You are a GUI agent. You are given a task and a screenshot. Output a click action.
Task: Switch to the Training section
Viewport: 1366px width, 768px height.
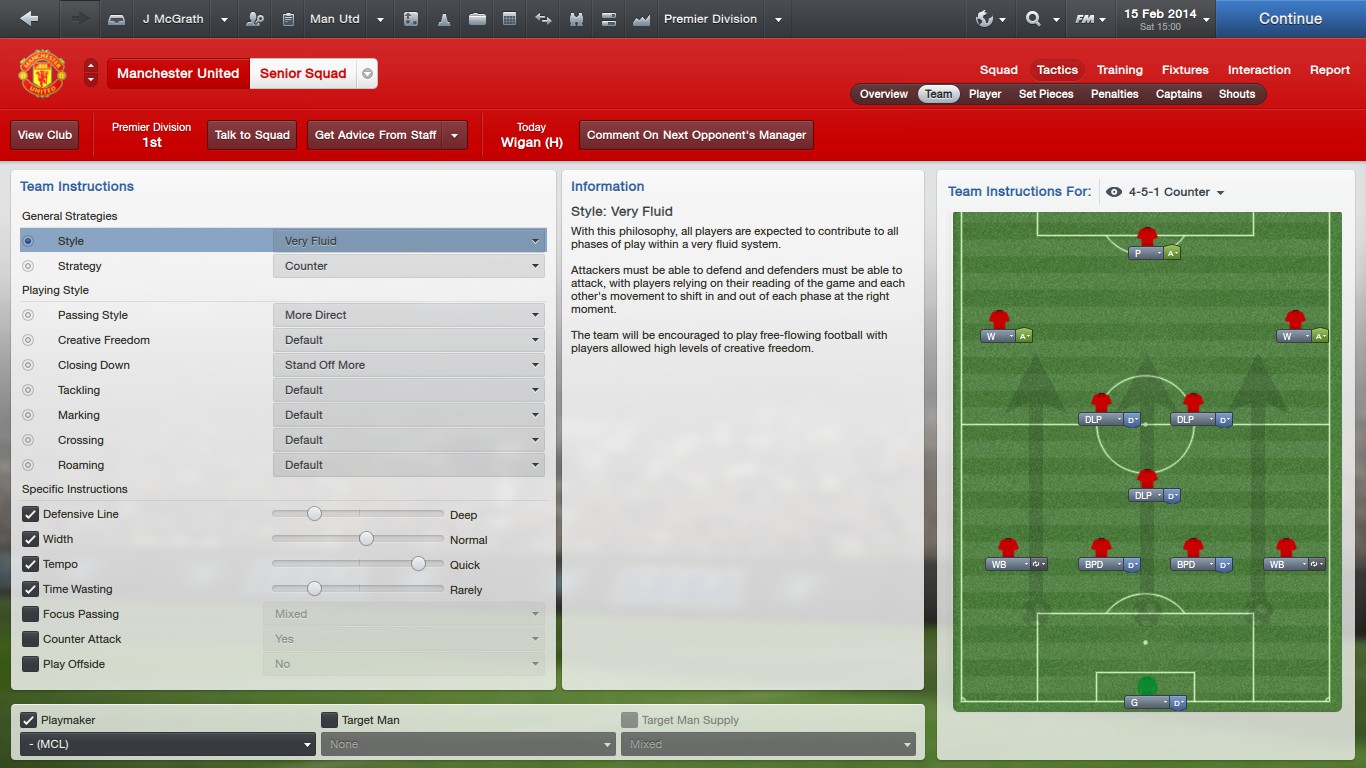tap(1119, 70)
